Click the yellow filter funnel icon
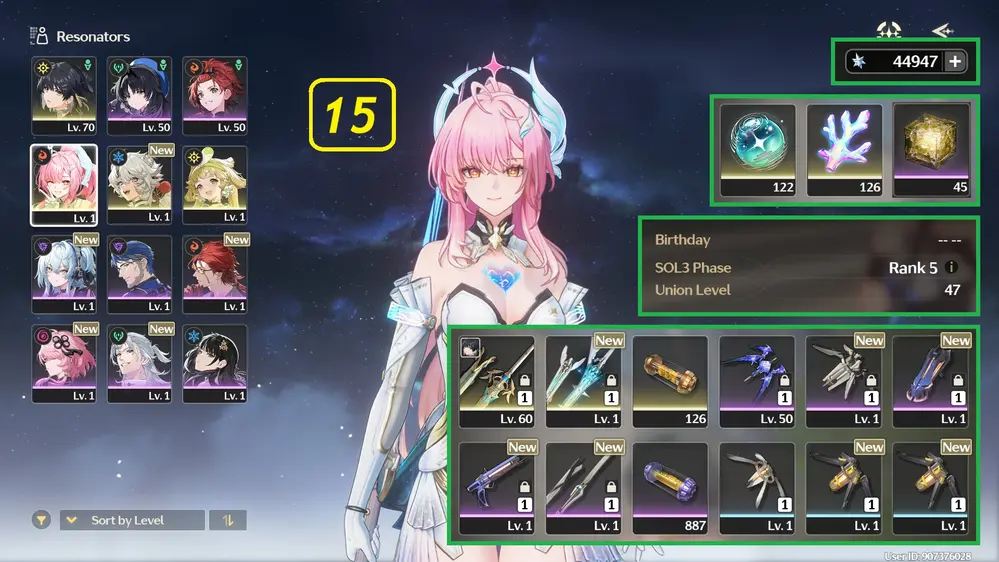 click(41, 520)
